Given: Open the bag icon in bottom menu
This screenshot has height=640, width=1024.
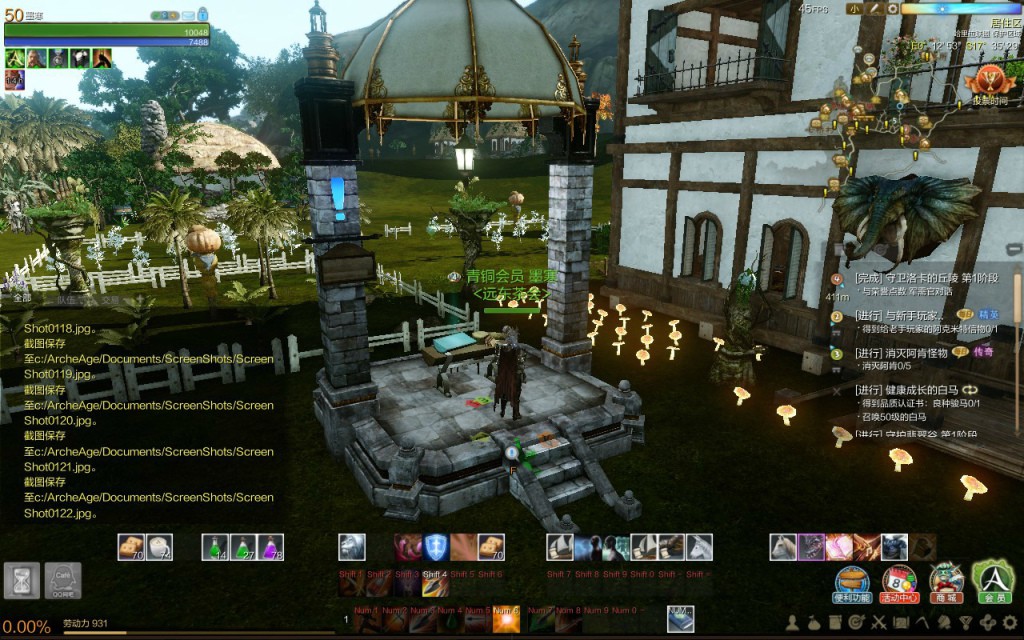Looking at the screenshot, I should tap(814, 623).
